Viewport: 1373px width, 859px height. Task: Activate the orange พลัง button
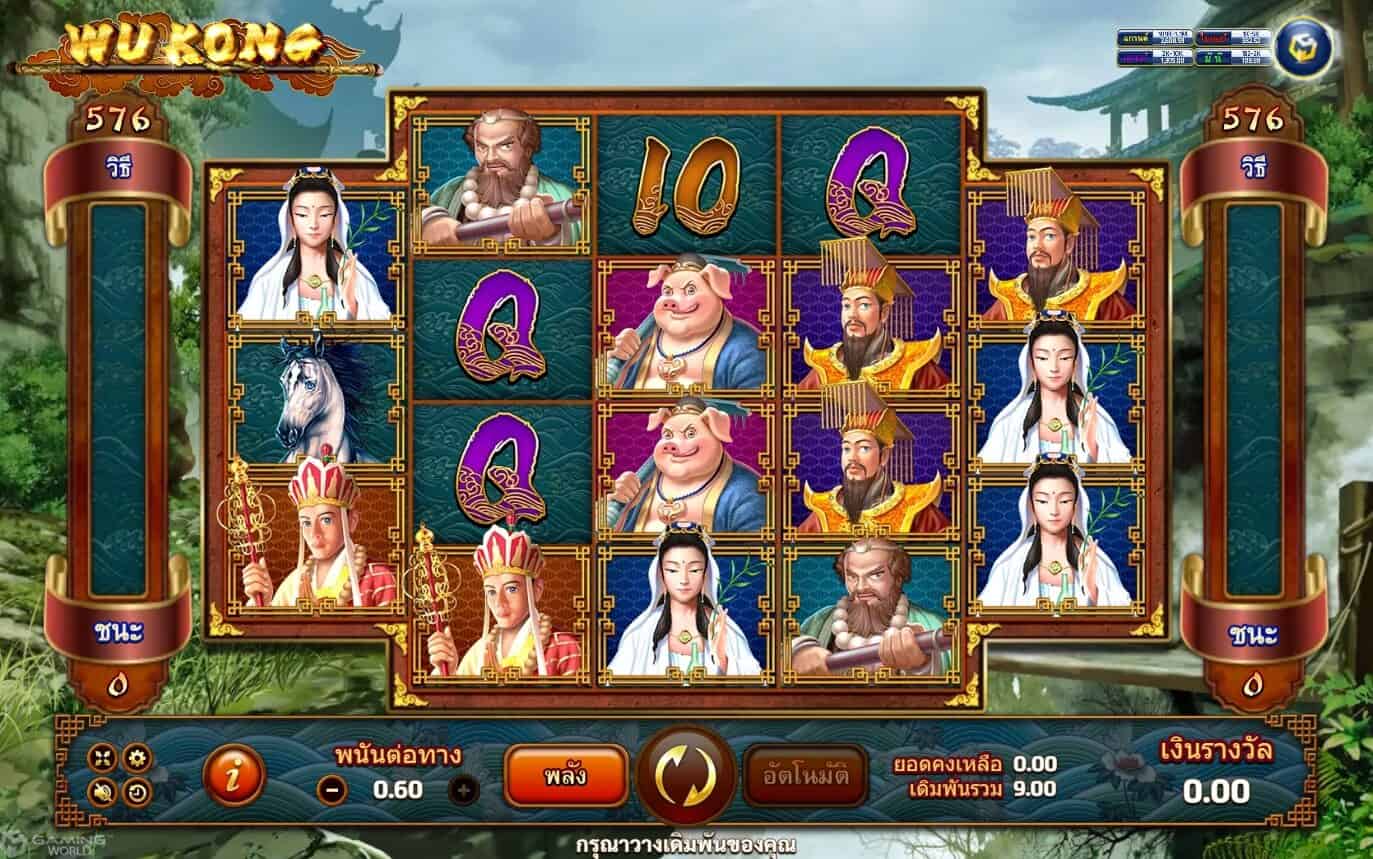(565, 775)
